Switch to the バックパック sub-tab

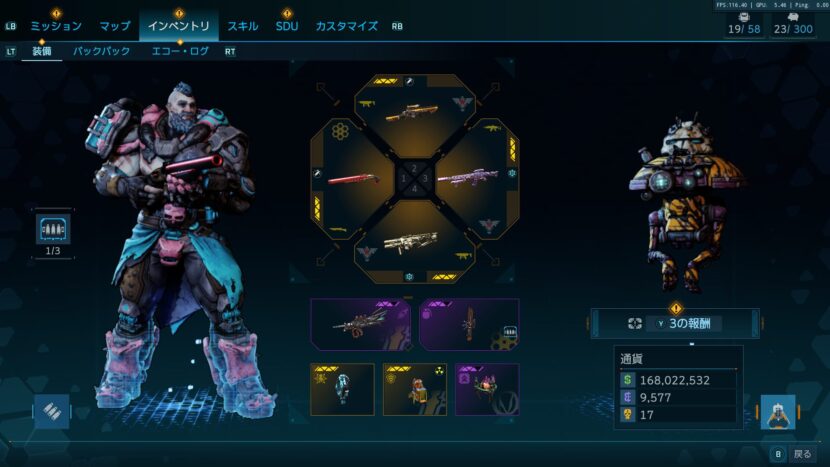pos(102,51)
